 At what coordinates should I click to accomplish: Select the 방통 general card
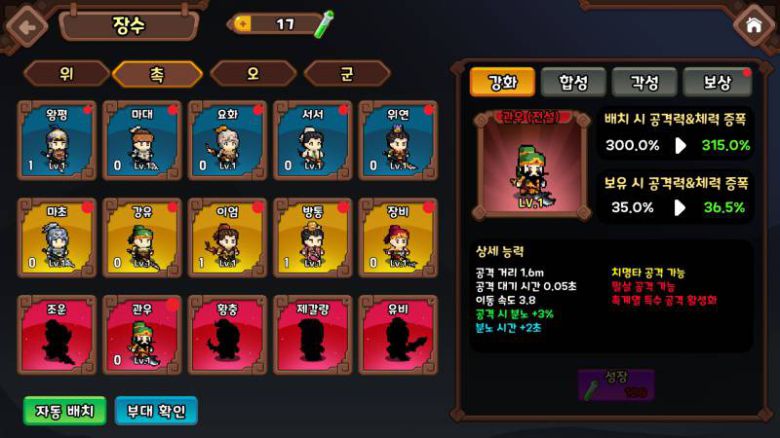312,237
